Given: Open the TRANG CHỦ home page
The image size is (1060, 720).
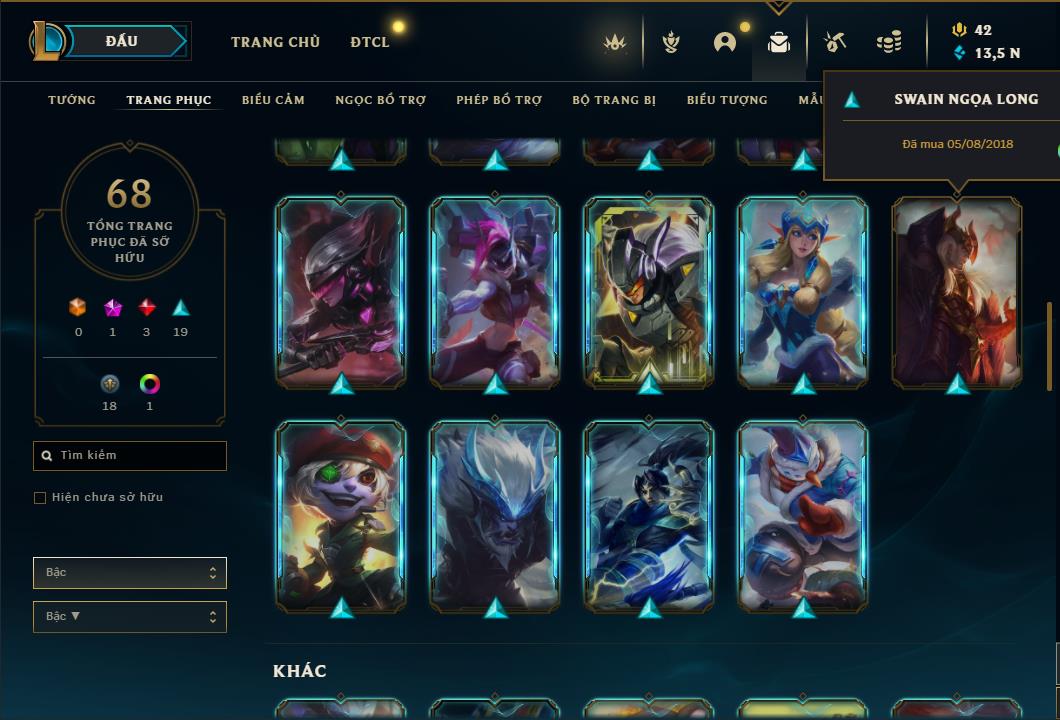Looking at the screenshot, I should 275,42.
